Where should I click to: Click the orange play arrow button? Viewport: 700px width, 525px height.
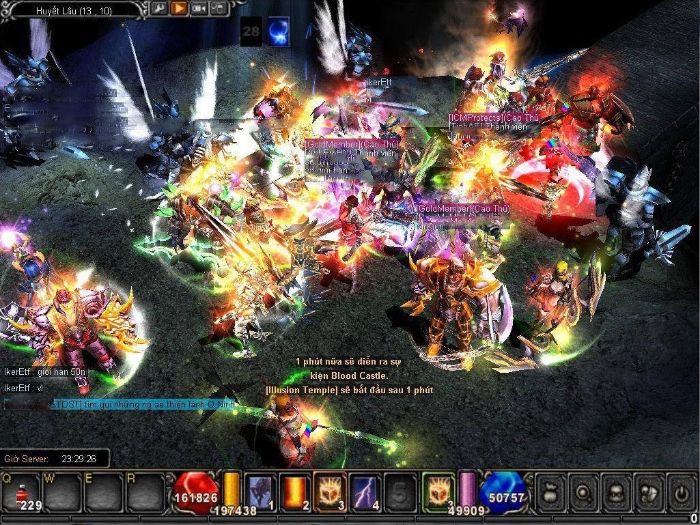tap(180, 8)
